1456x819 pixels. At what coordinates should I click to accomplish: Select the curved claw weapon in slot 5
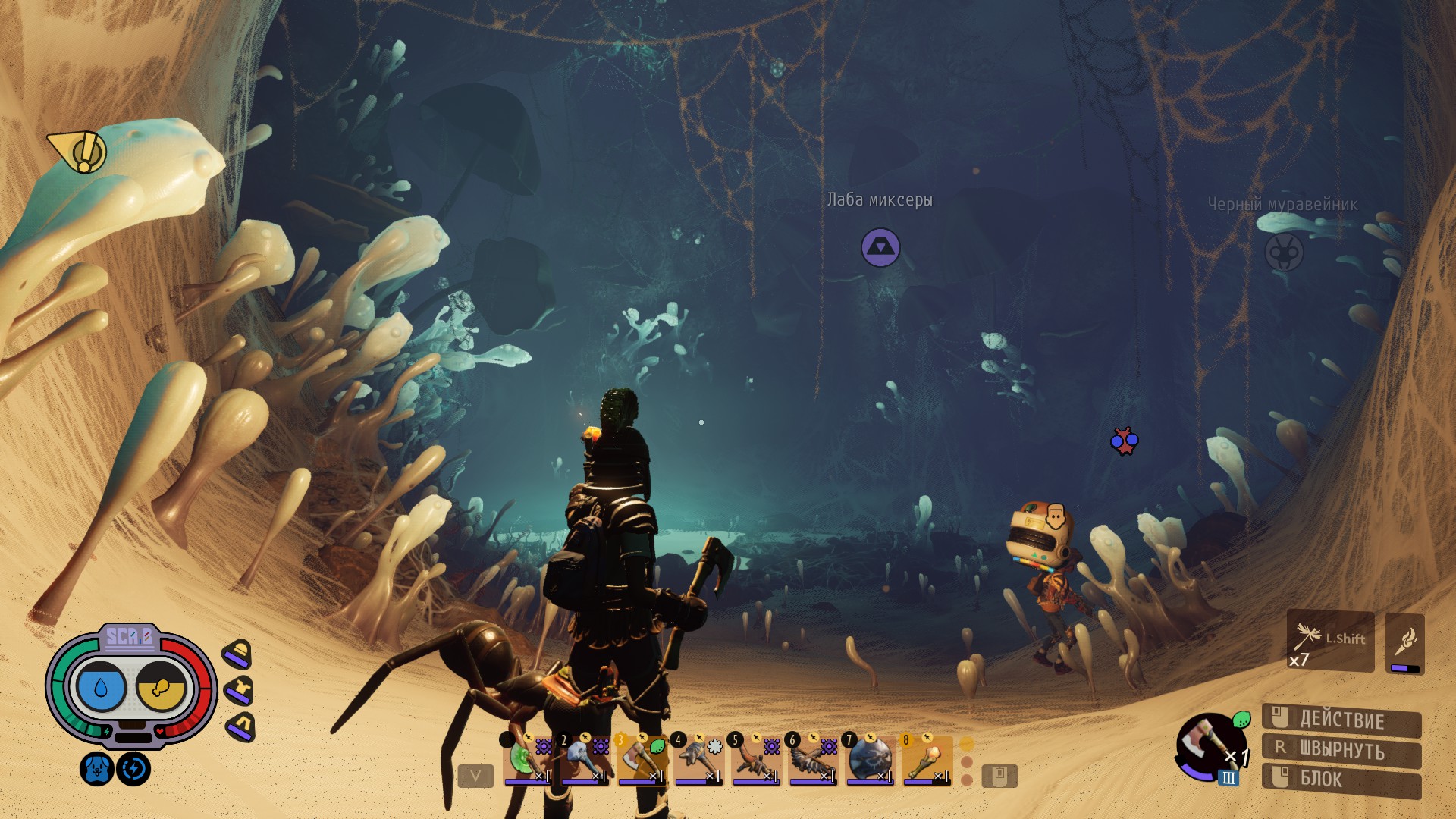[755, 759]
